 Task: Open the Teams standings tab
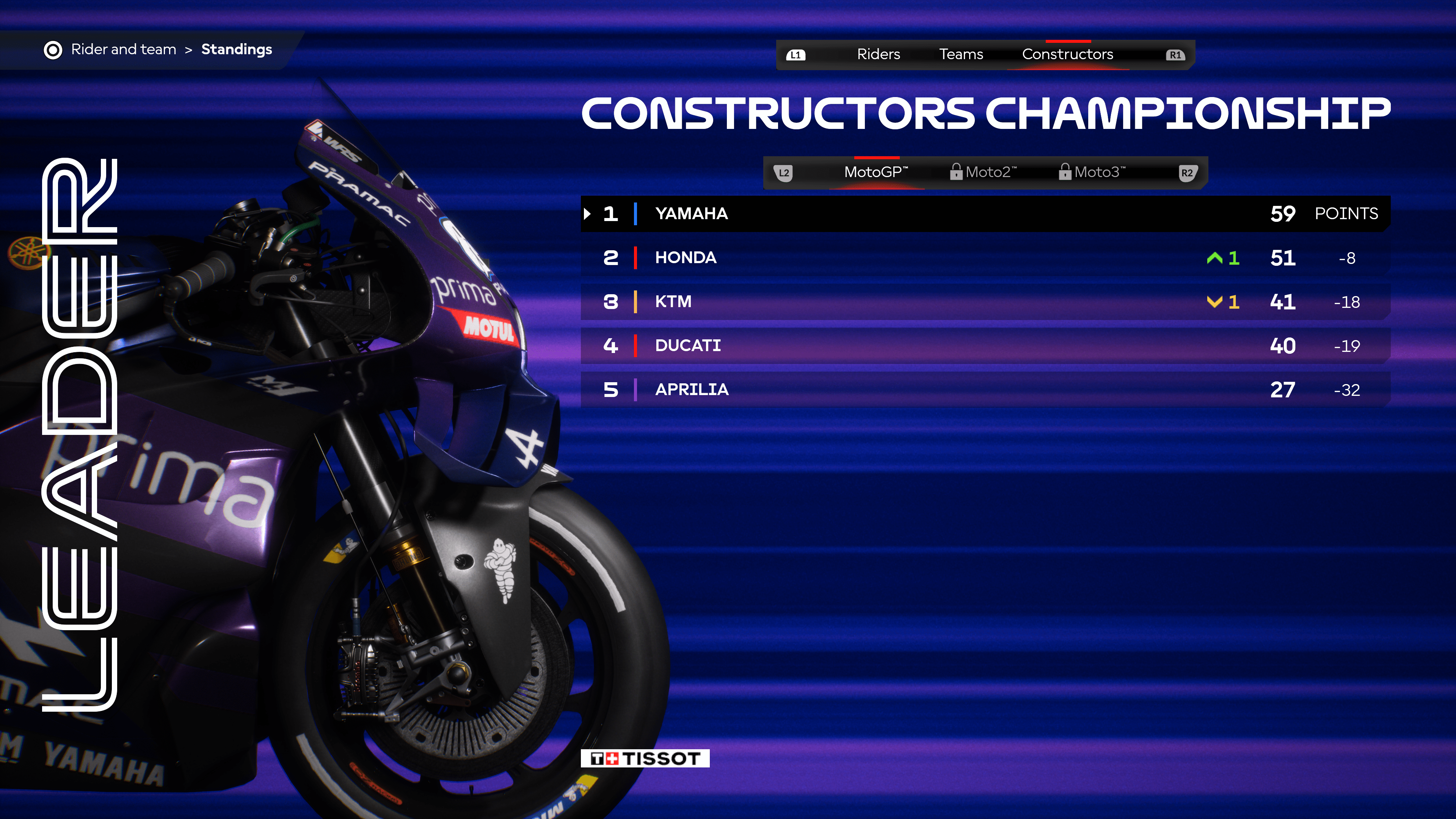(x=961, y=54)
